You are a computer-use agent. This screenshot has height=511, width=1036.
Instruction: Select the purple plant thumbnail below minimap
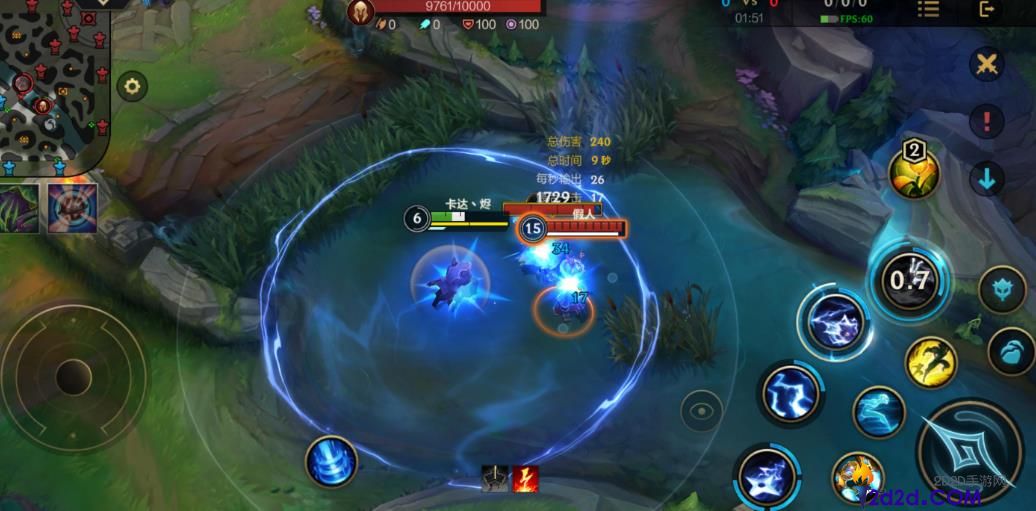(x=19, y=208)
